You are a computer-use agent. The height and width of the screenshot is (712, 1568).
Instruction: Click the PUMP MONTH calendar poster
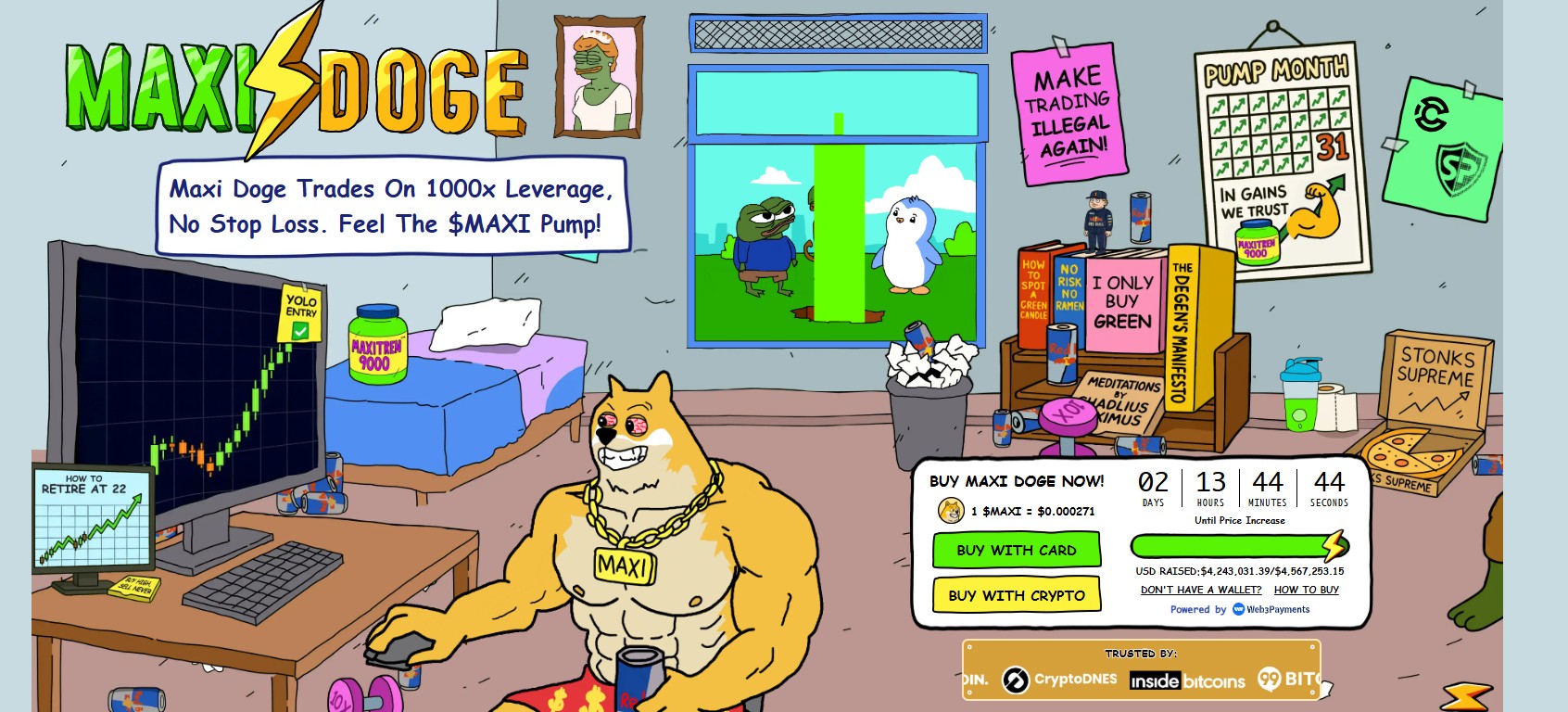click(x=1277, y=148)
